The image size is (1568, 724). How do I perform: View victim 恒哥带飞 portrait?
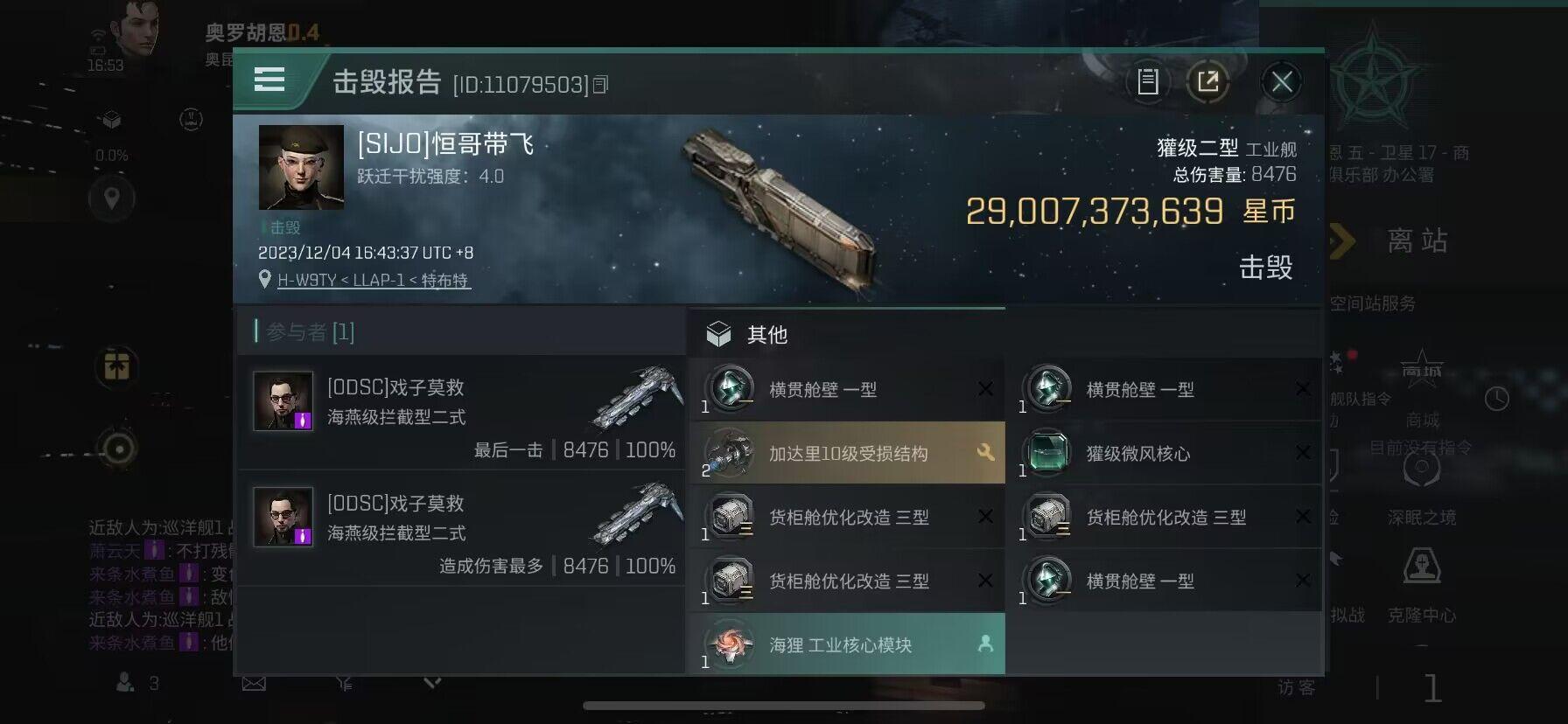(x=302, y=168)
